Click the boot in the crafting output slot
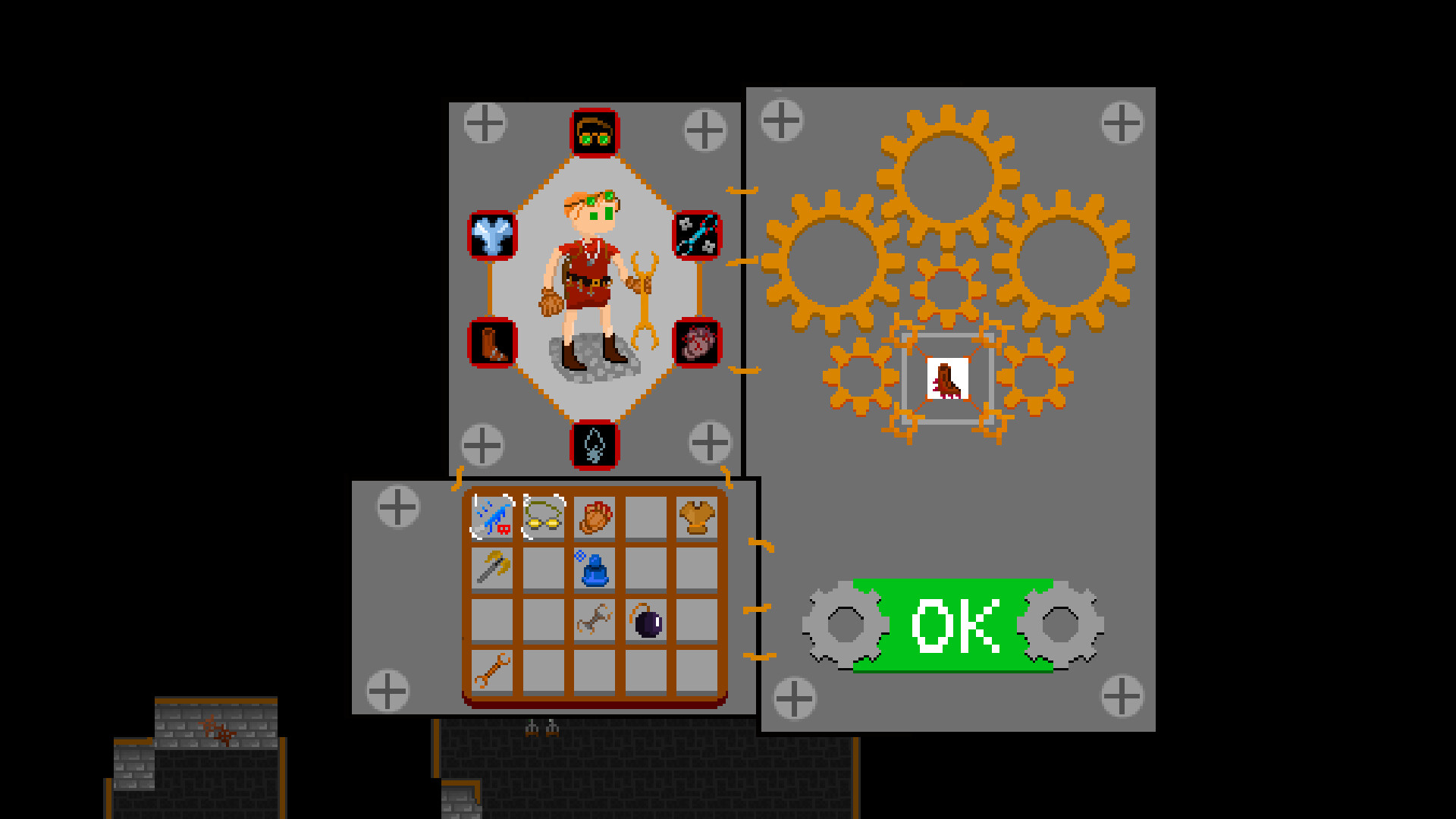The image size is (1456, 819). [946, 379]
